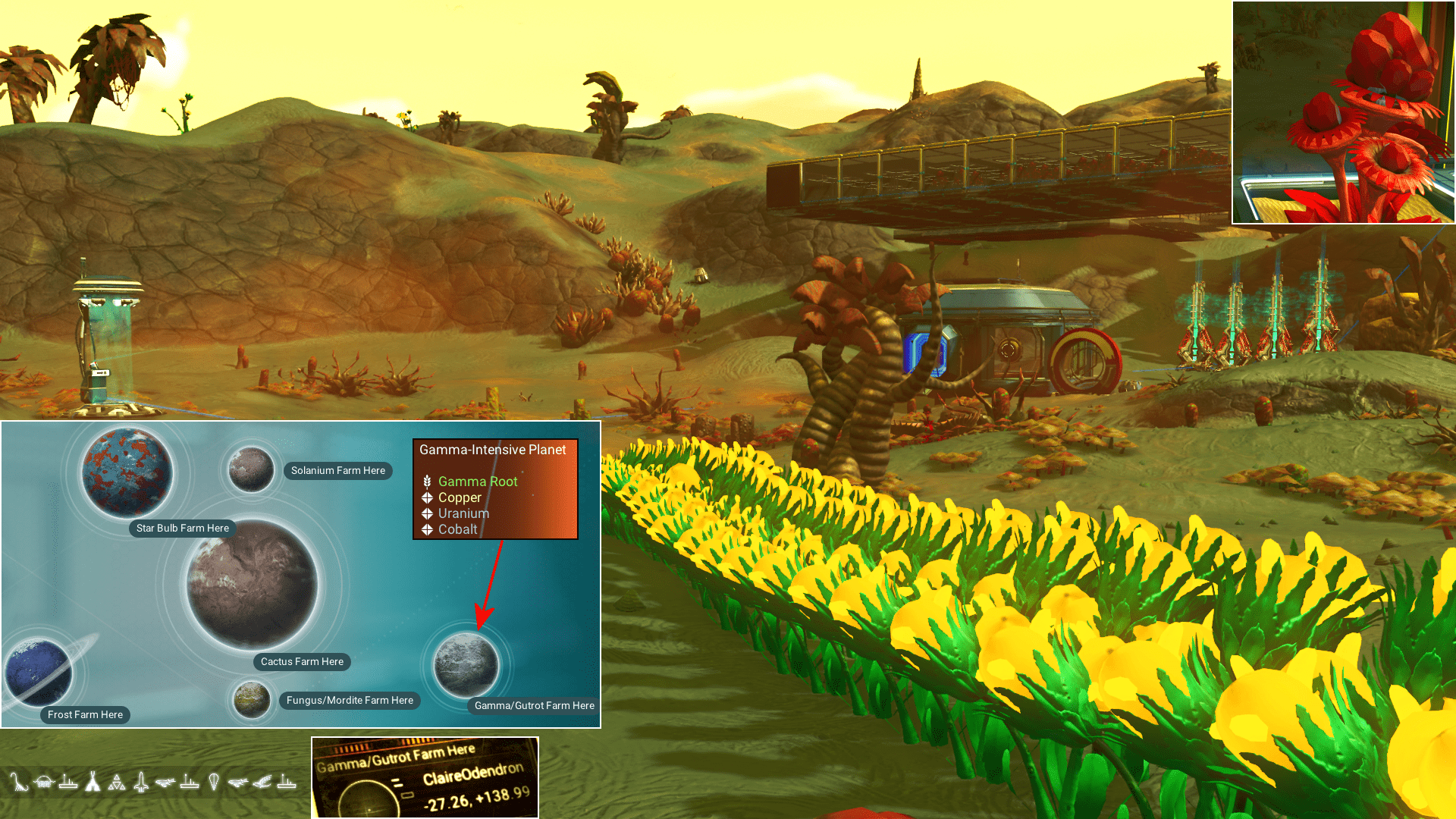Click the leaf icon beside Gamma Root
This screenshot has width=1456, height=819.
click(427, 481)
